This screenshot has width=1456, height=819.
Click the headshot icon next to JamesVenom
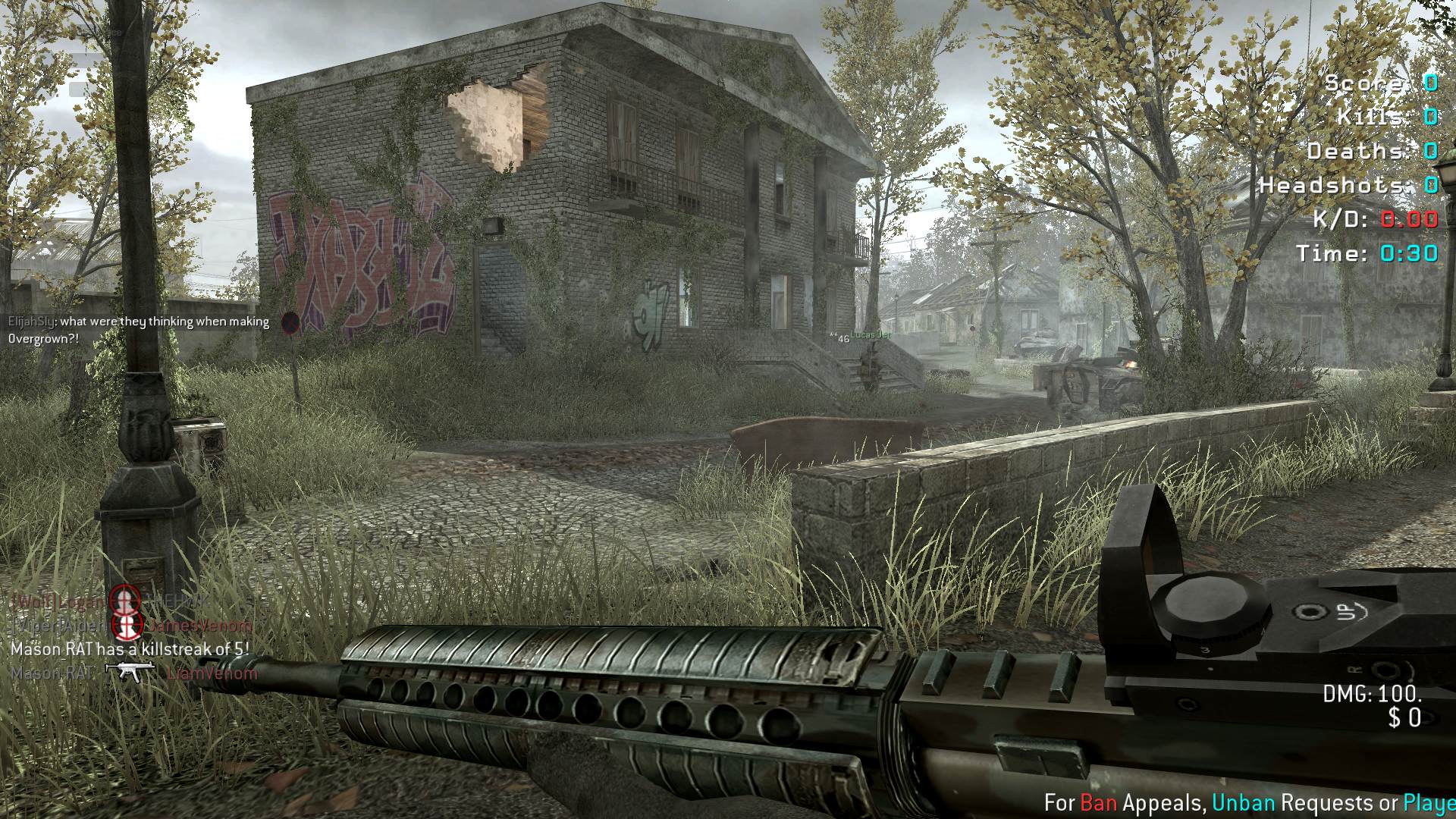(x=127, y=626)
